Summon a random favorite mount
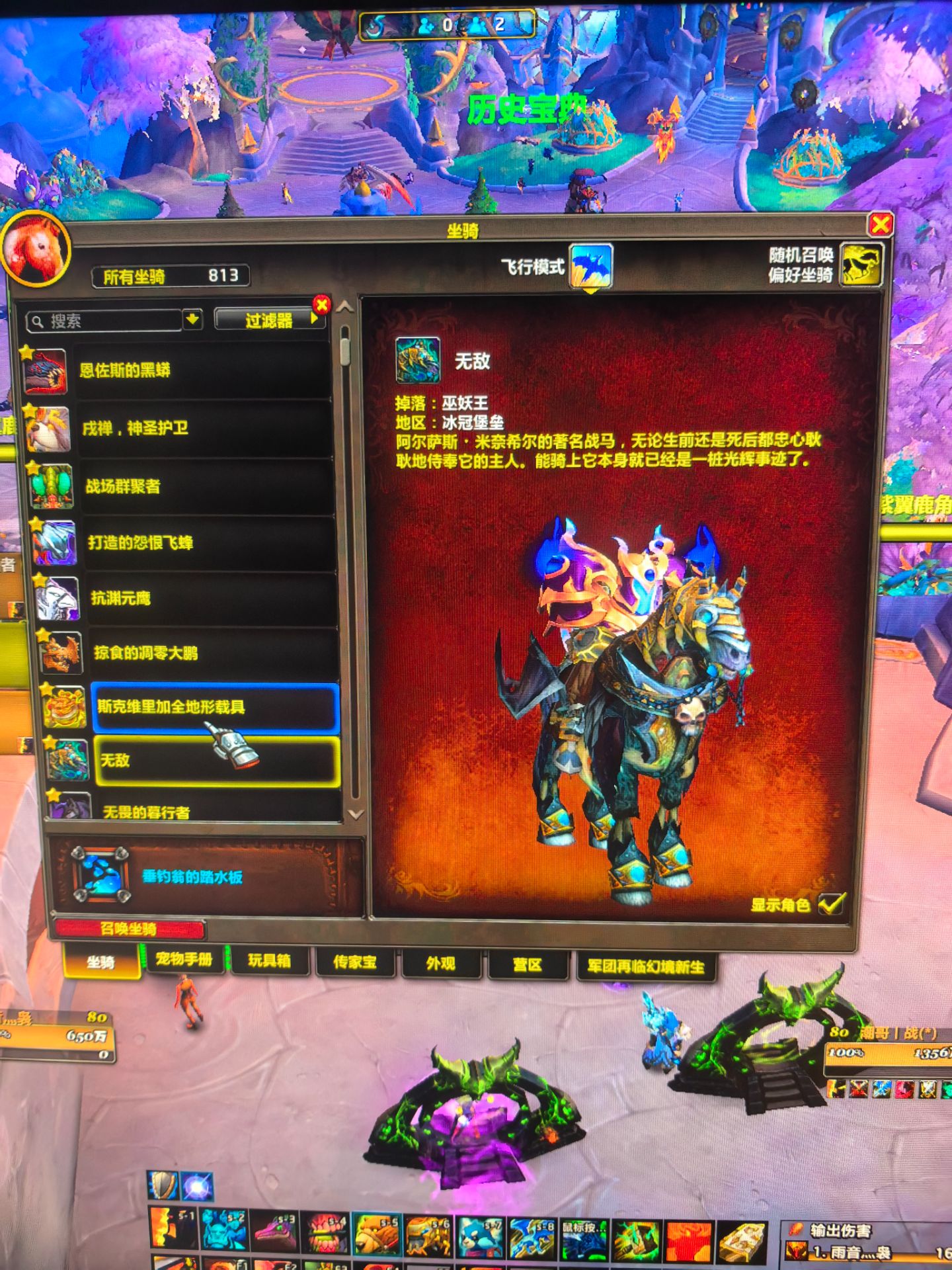The height and width of the screenshot is (1270, 952). click(x=861, y=265)
